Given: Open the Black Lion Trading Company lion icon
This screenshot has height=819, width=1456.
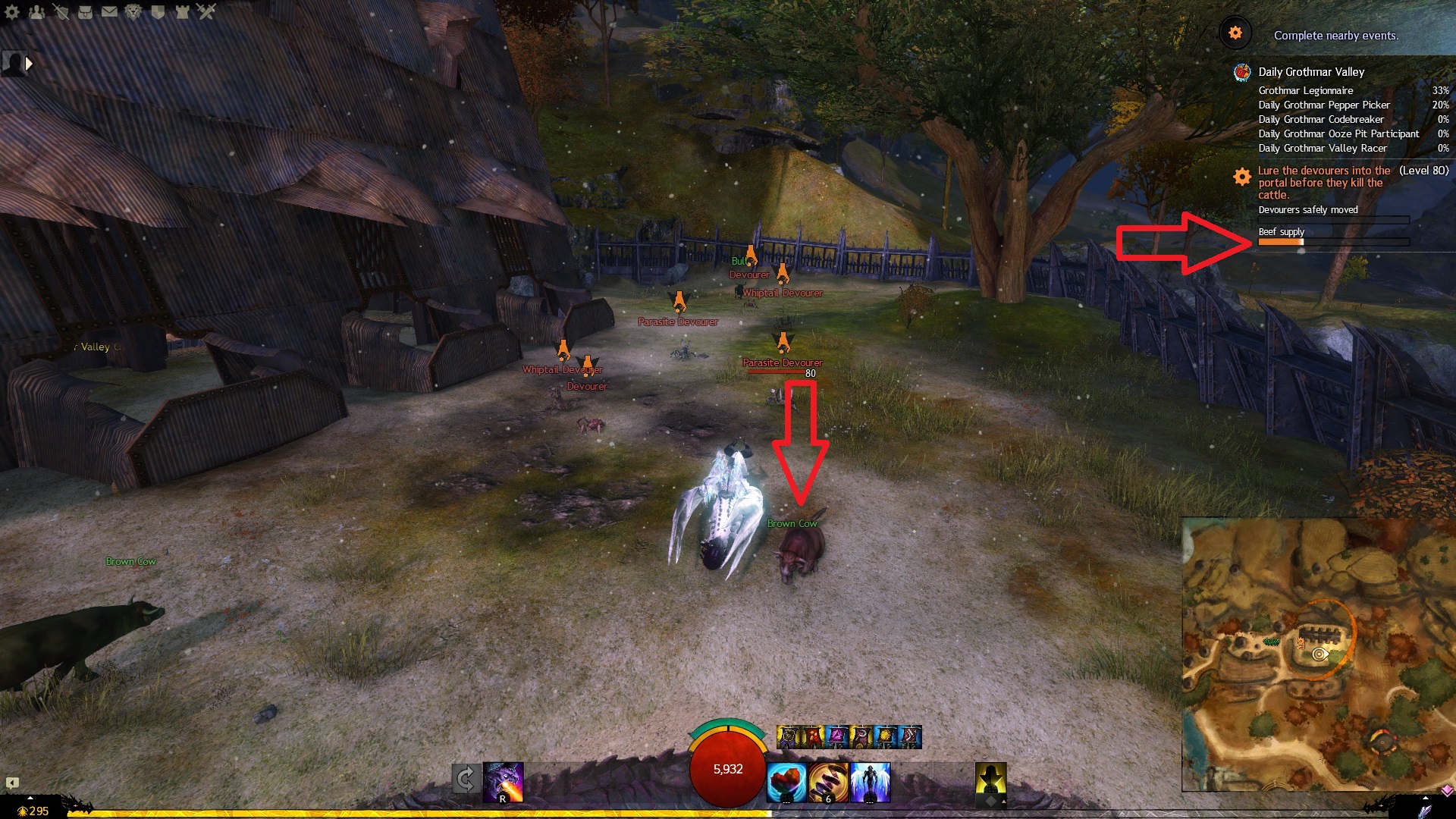Looking at the screenshot, I should [x=133, y=11].
